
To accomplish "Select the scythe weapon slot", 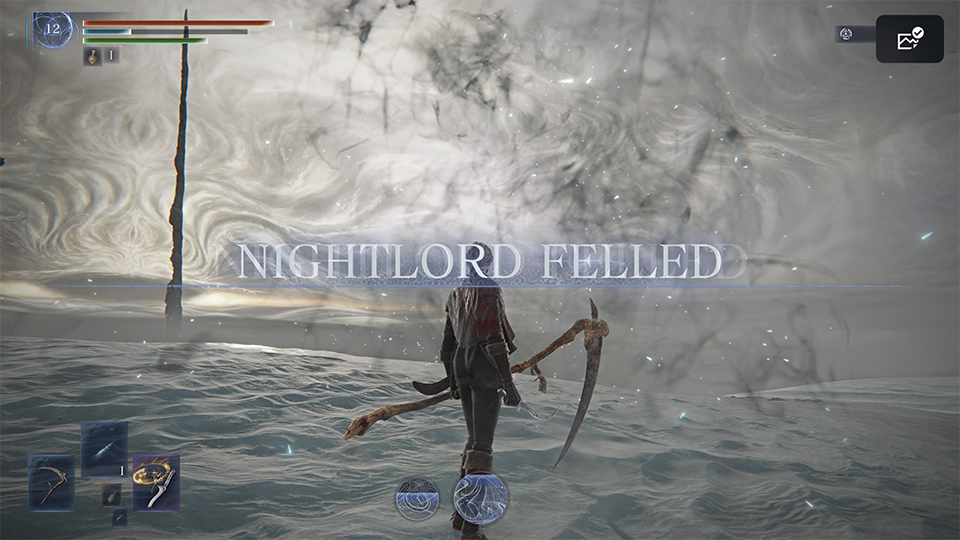I will (51, 483).
